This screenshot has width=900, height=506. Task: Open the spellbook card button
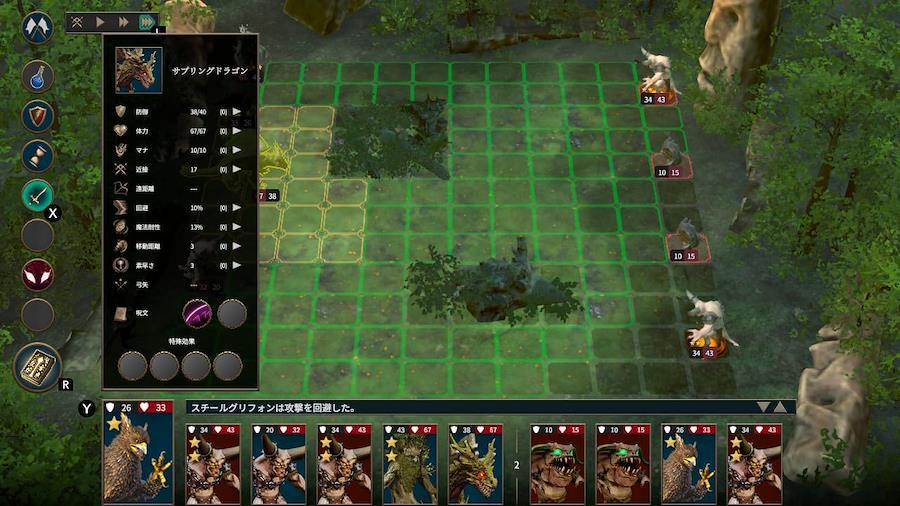point(38,367)
